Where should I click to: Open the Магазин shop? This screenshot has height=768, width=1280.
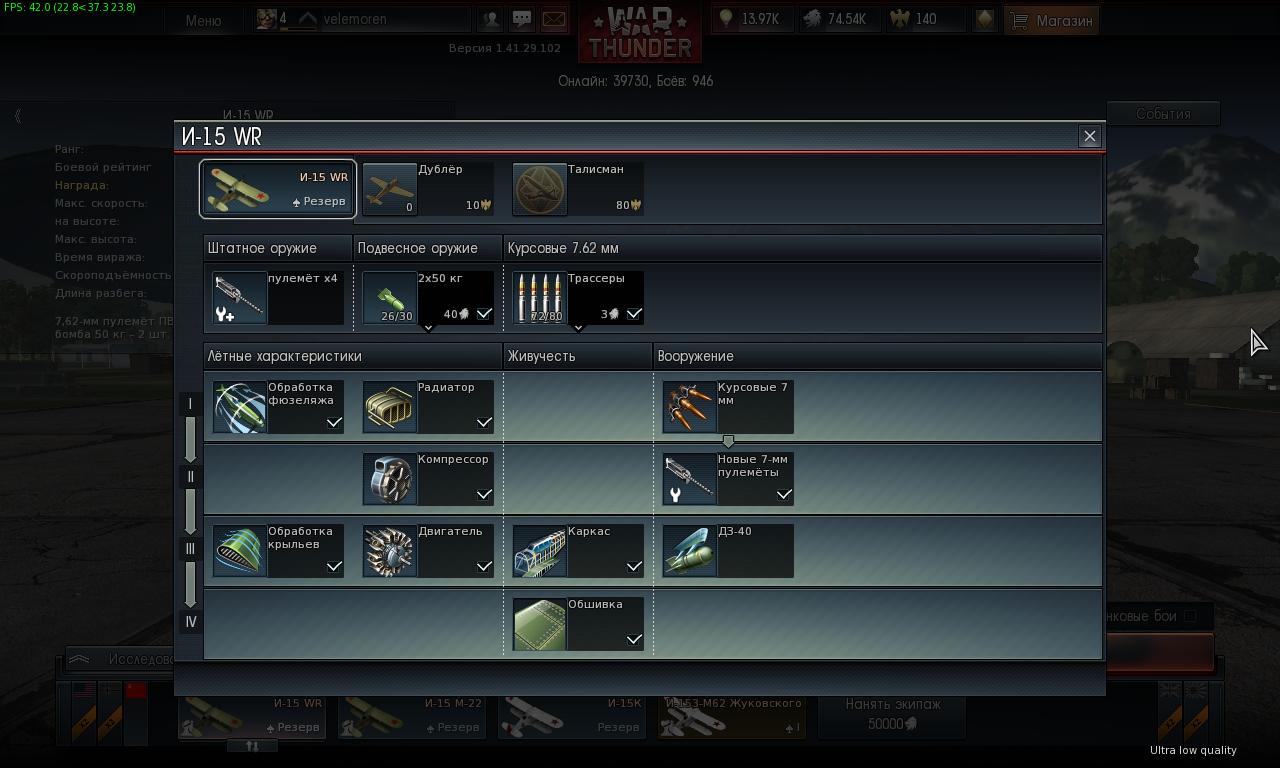pos(1052,20)
